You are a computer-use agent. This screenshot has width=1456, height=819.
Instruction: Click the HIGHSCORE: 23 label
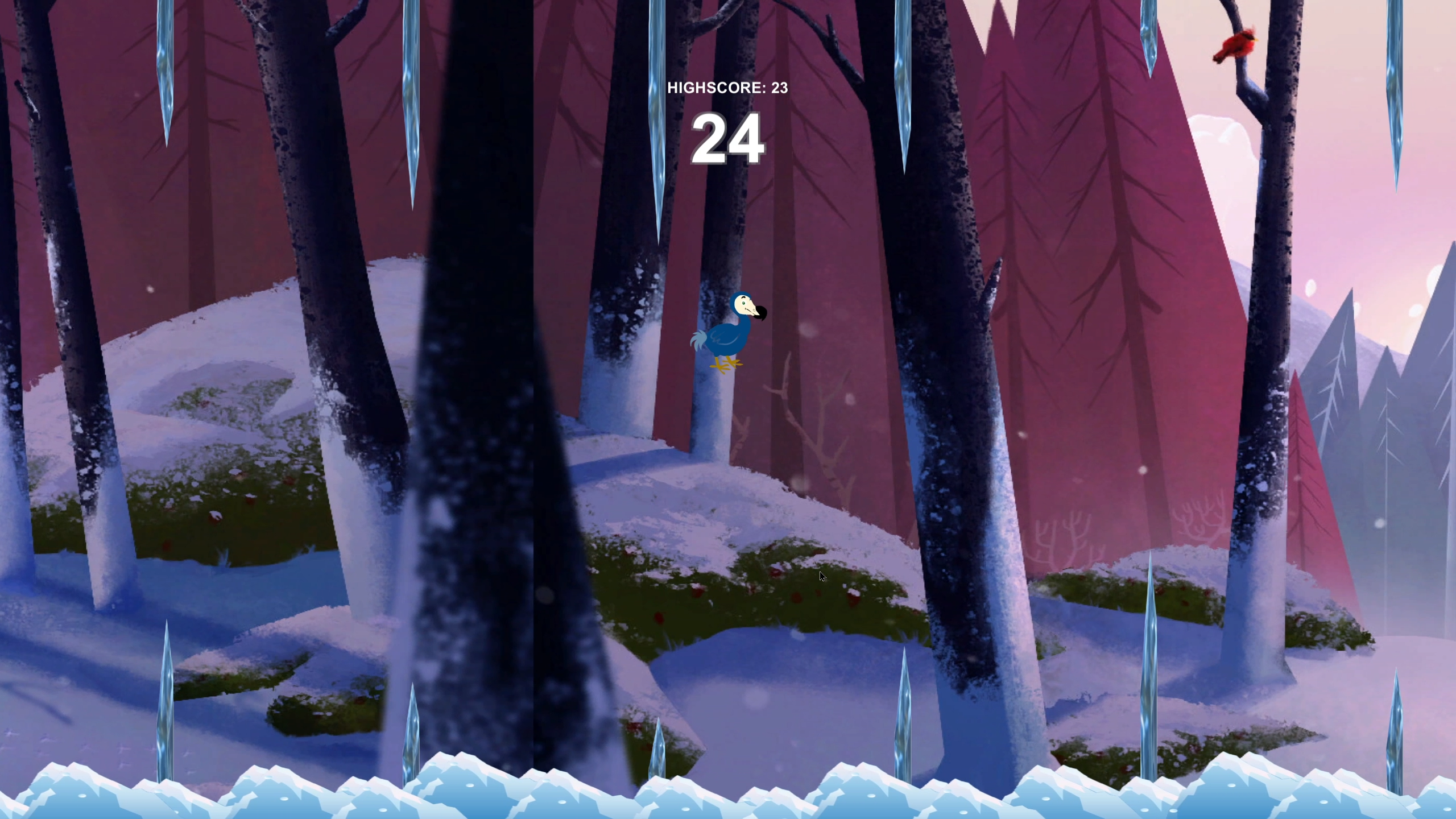(x=728, y=88)
